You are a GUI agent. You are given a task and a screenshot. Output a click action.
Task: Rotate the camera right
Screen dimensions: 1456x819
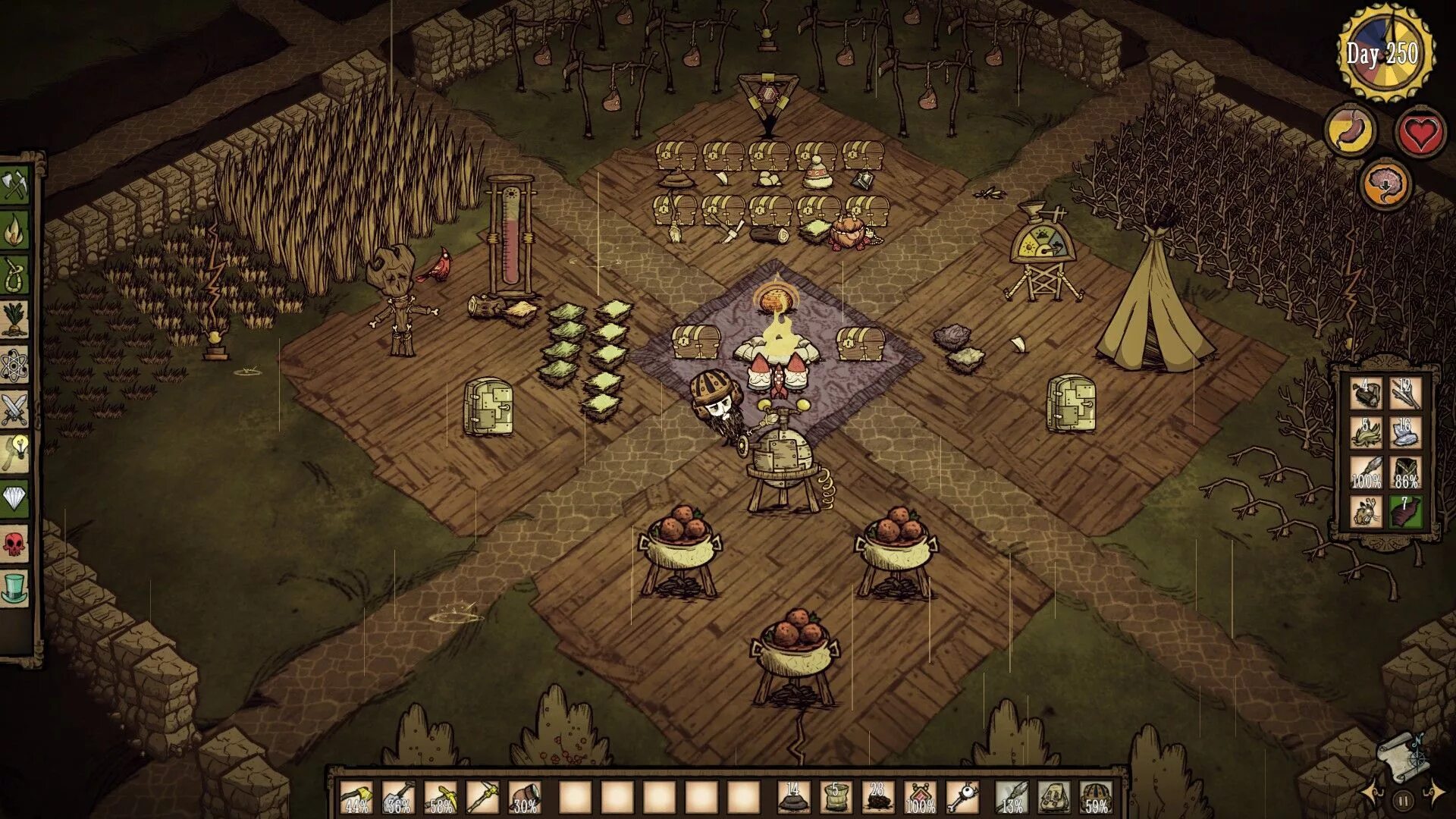point(1434,792)
